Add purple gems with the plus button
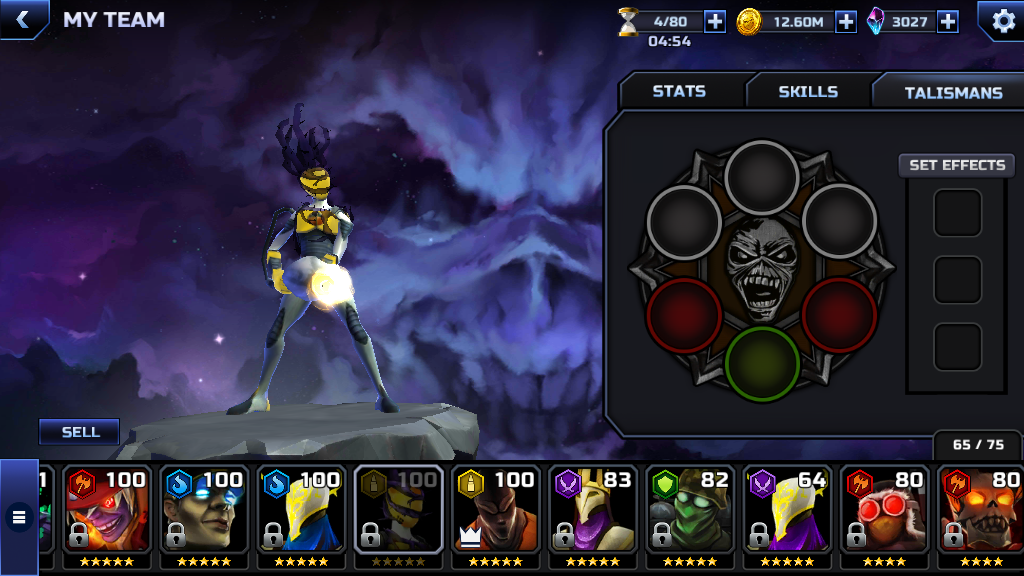Screen dimensions: 1024x576 coord(947,21)
